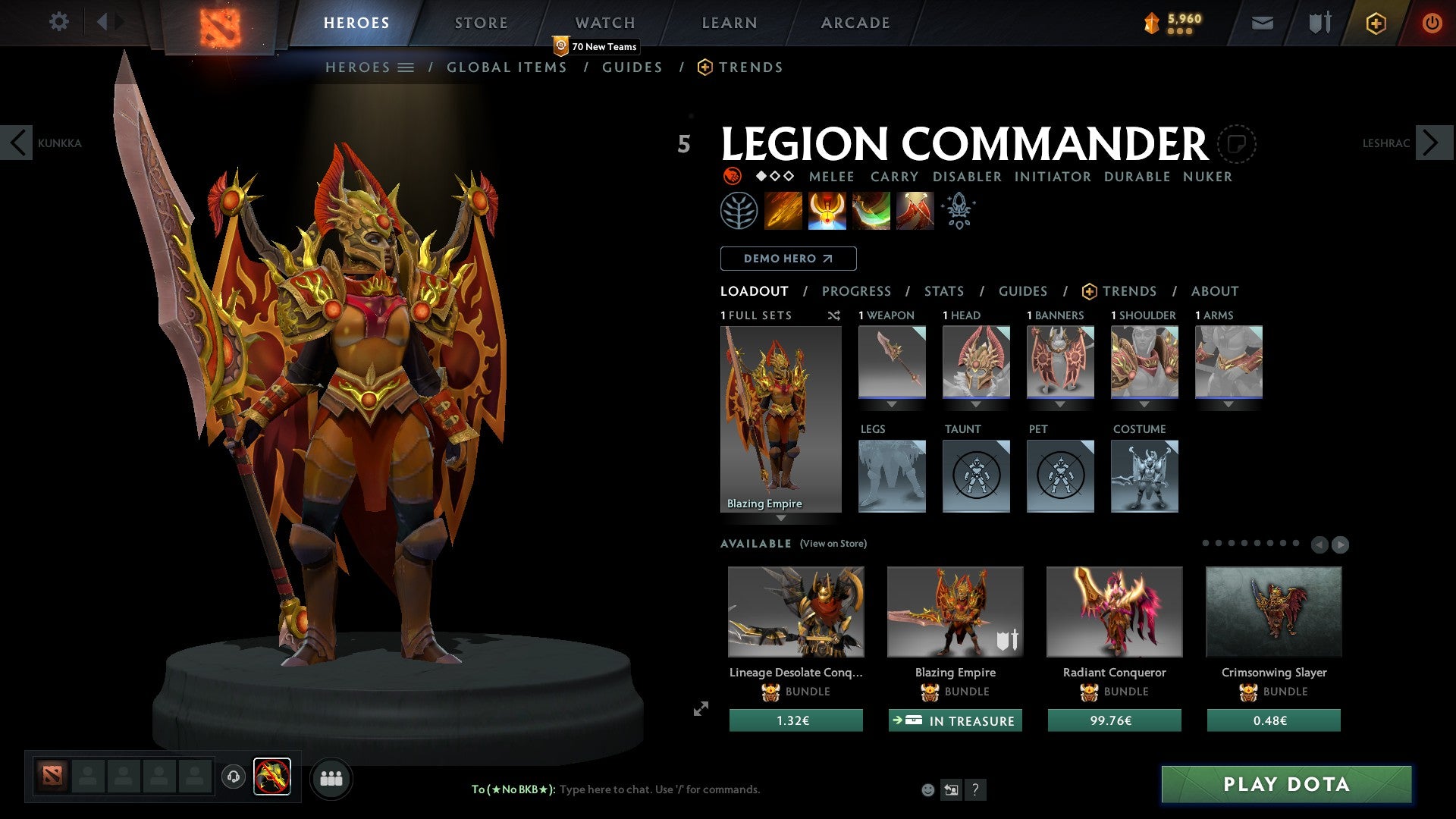This screenshot has height=819, width=1456.
Task: Expand the Weapon slot dropdown arrow
Action: [x=892, y=405]
